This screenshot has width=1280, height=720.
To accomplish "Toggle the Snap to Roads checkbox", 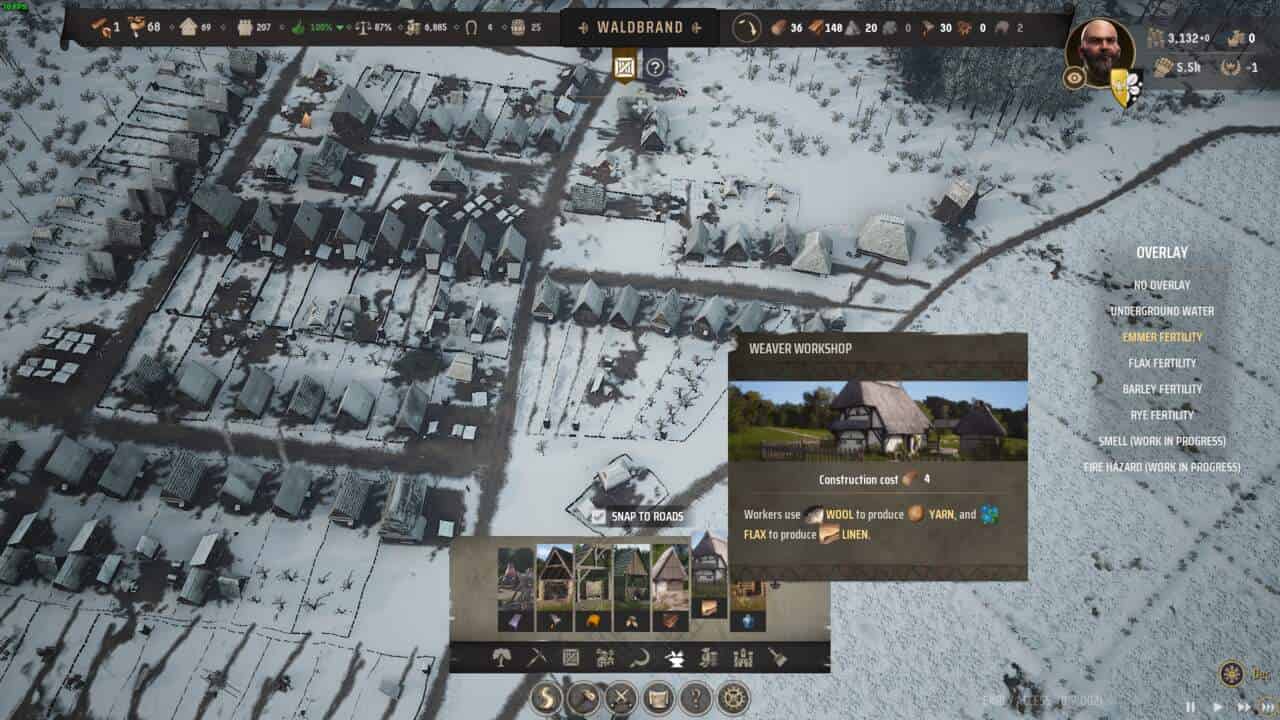I will click(598, 517).
